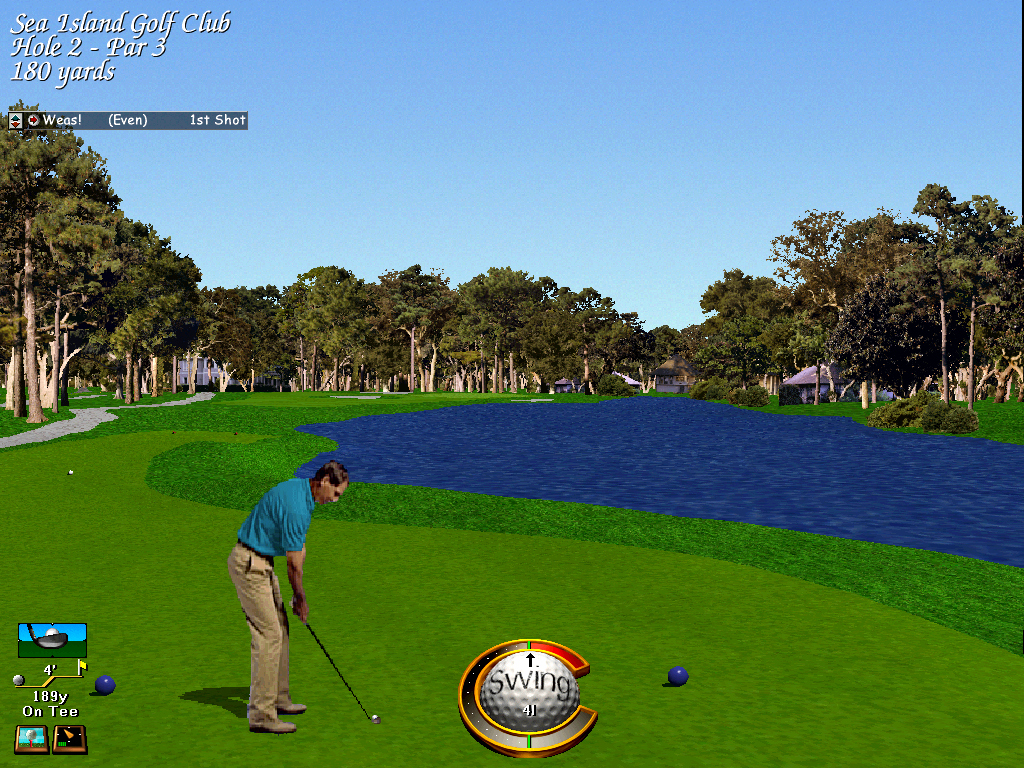The width and height of the screenshot is (1024, 768).
Task: Open the club head ball-lie panel
Action: point(52,640)
